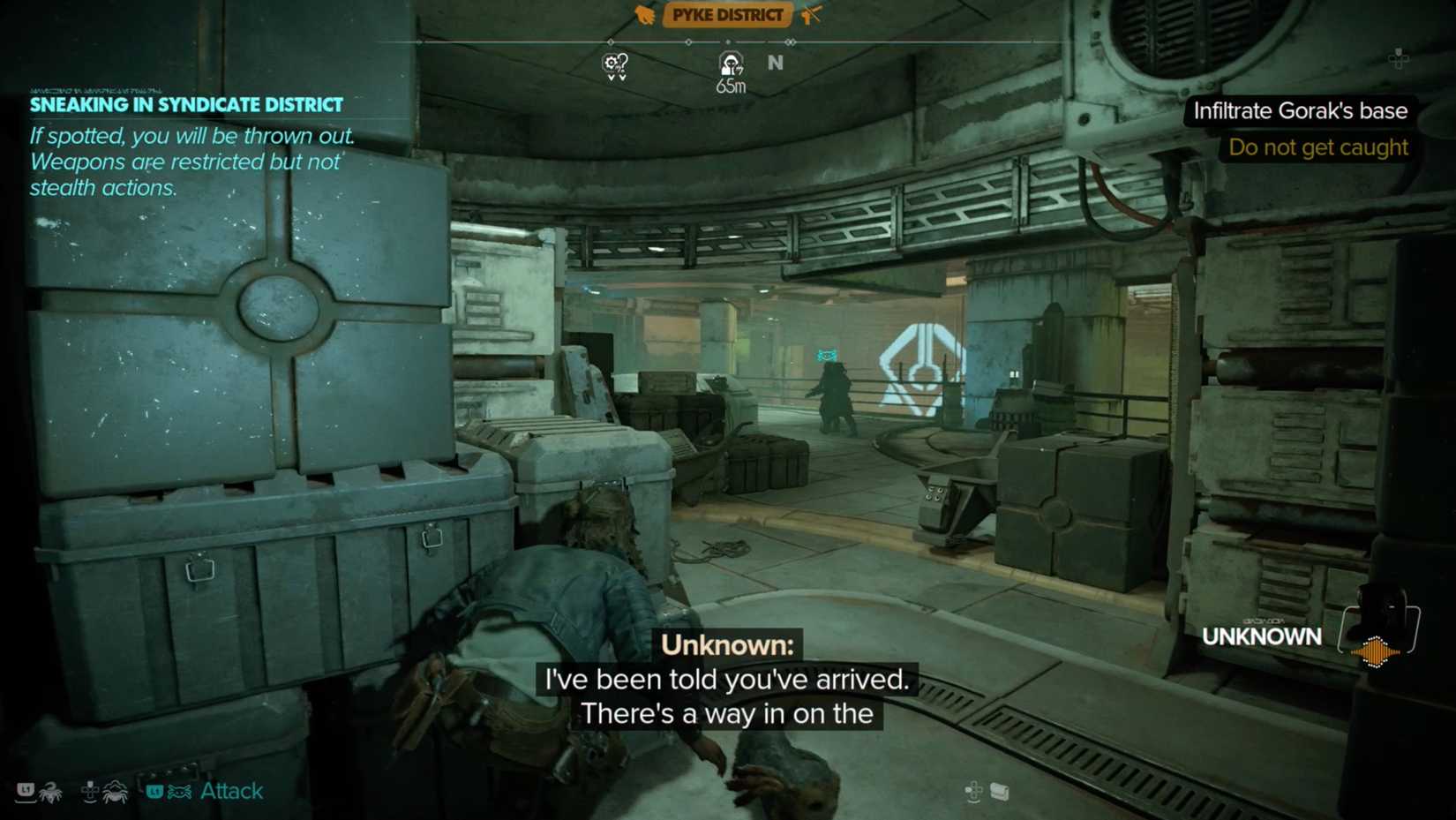Click the quest gear-with-question-mark compass icon
Image resolution: width=1456 pixels, height=820 pixels.
point(615,65)
